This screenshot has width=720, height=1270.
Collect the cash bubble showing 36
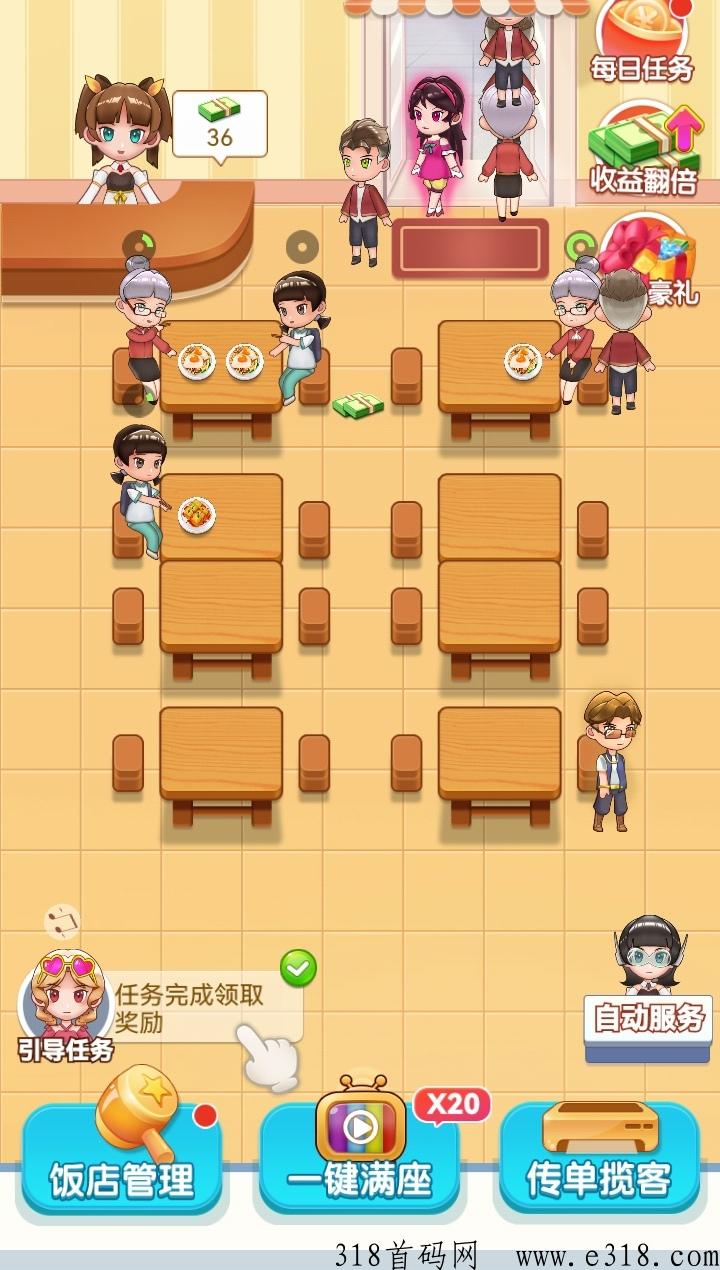point(220,124)
